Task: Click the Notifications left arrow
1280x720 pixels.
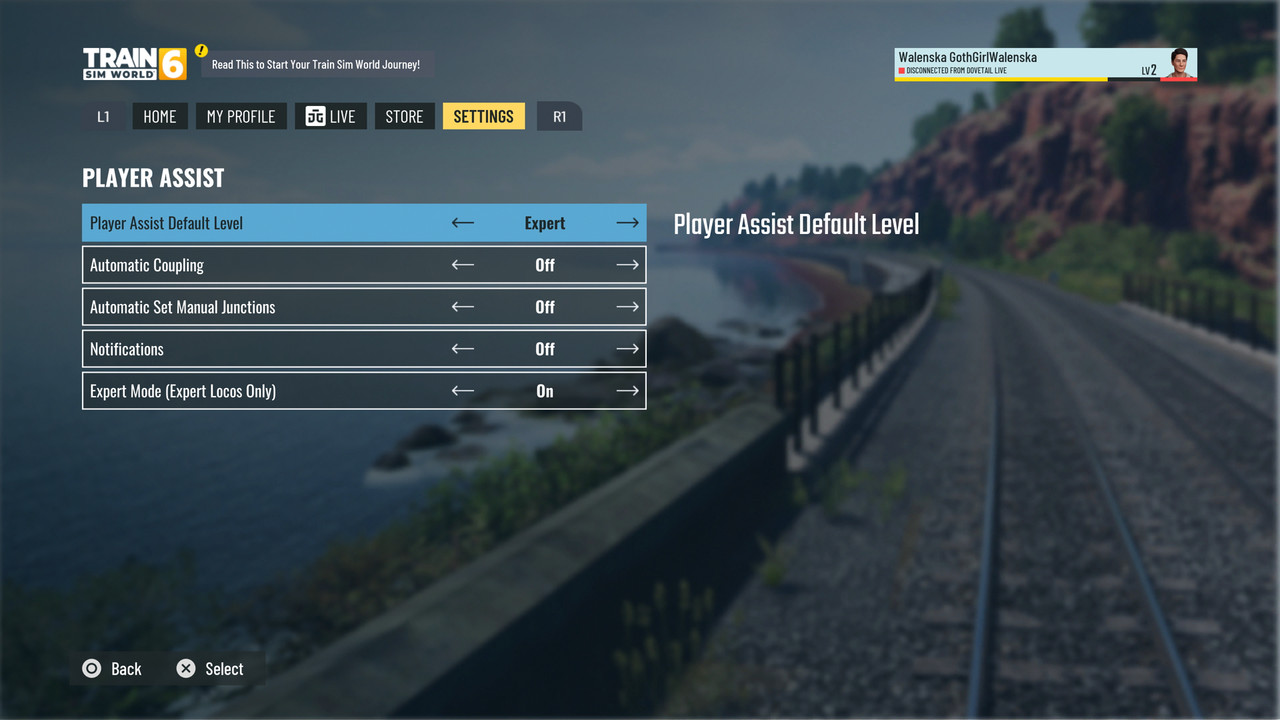Action: click(x=462, y=349)
